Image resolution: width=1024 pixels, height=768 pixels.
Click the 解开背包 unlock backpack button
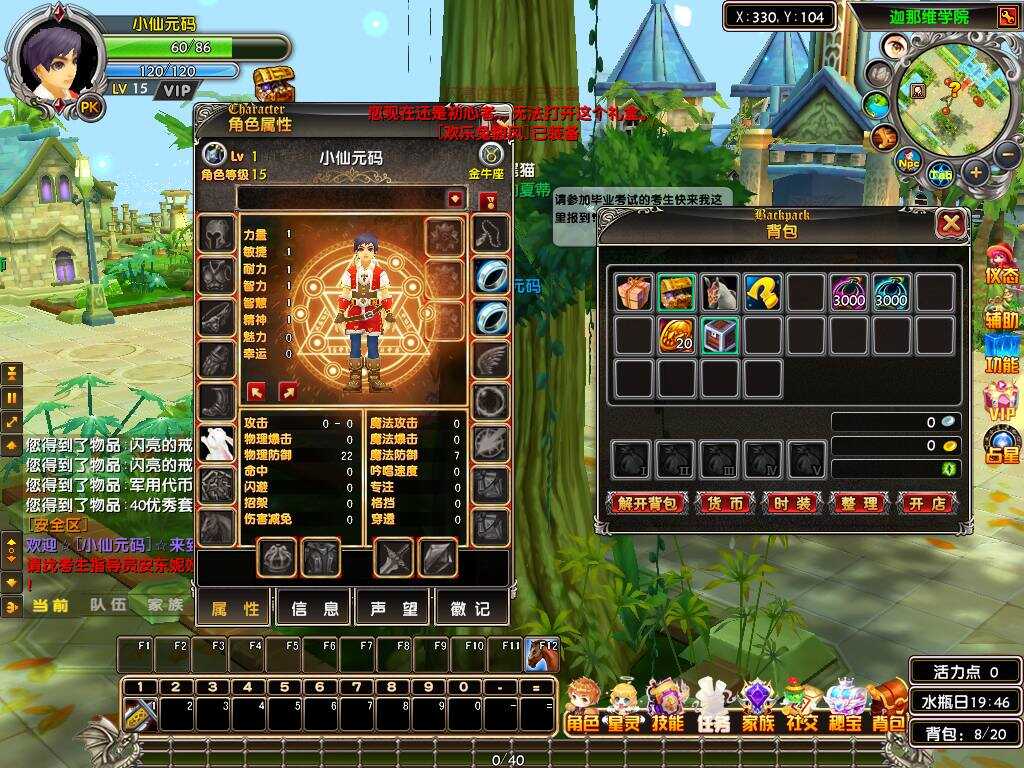pyautogui.click(x=647, y=503)
